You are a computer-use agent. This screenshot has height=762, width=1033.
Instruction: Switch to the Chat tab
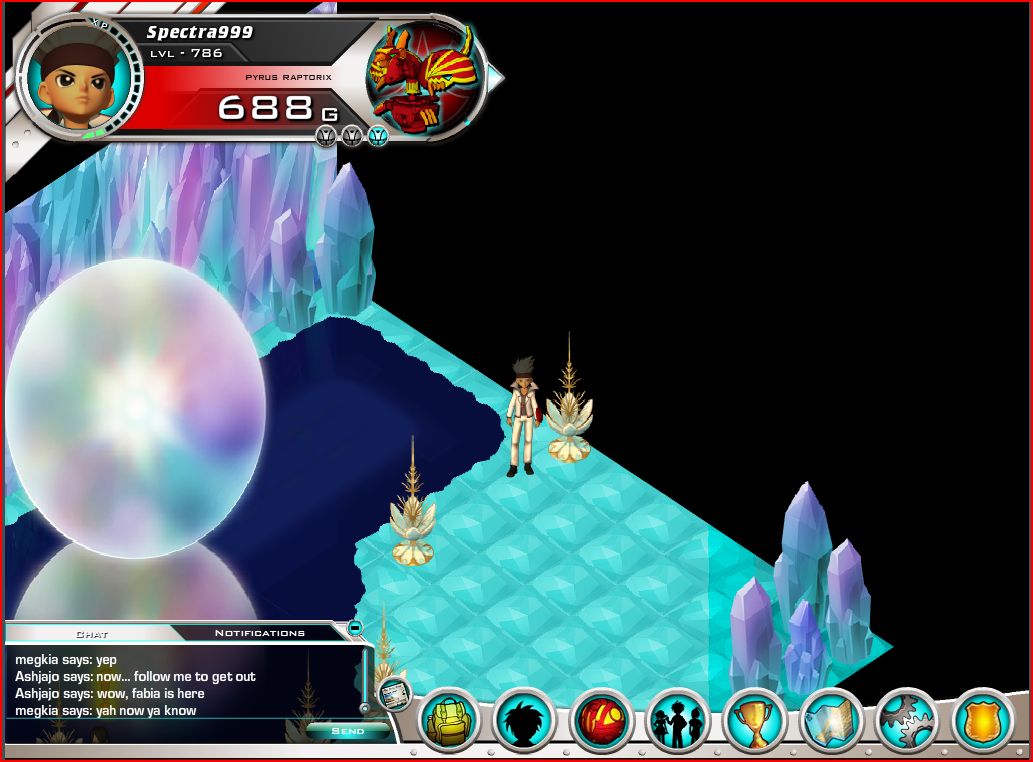(92, 633)
